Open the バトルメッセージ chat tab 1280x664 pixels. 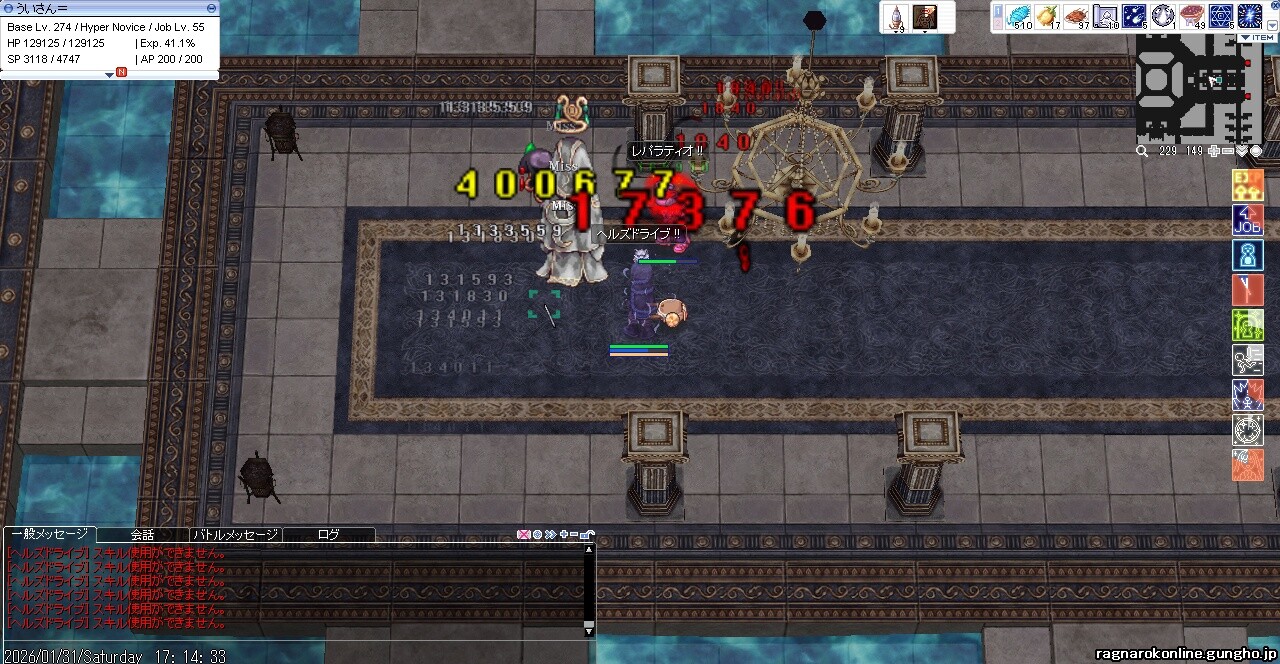click(x=235, y=535)
